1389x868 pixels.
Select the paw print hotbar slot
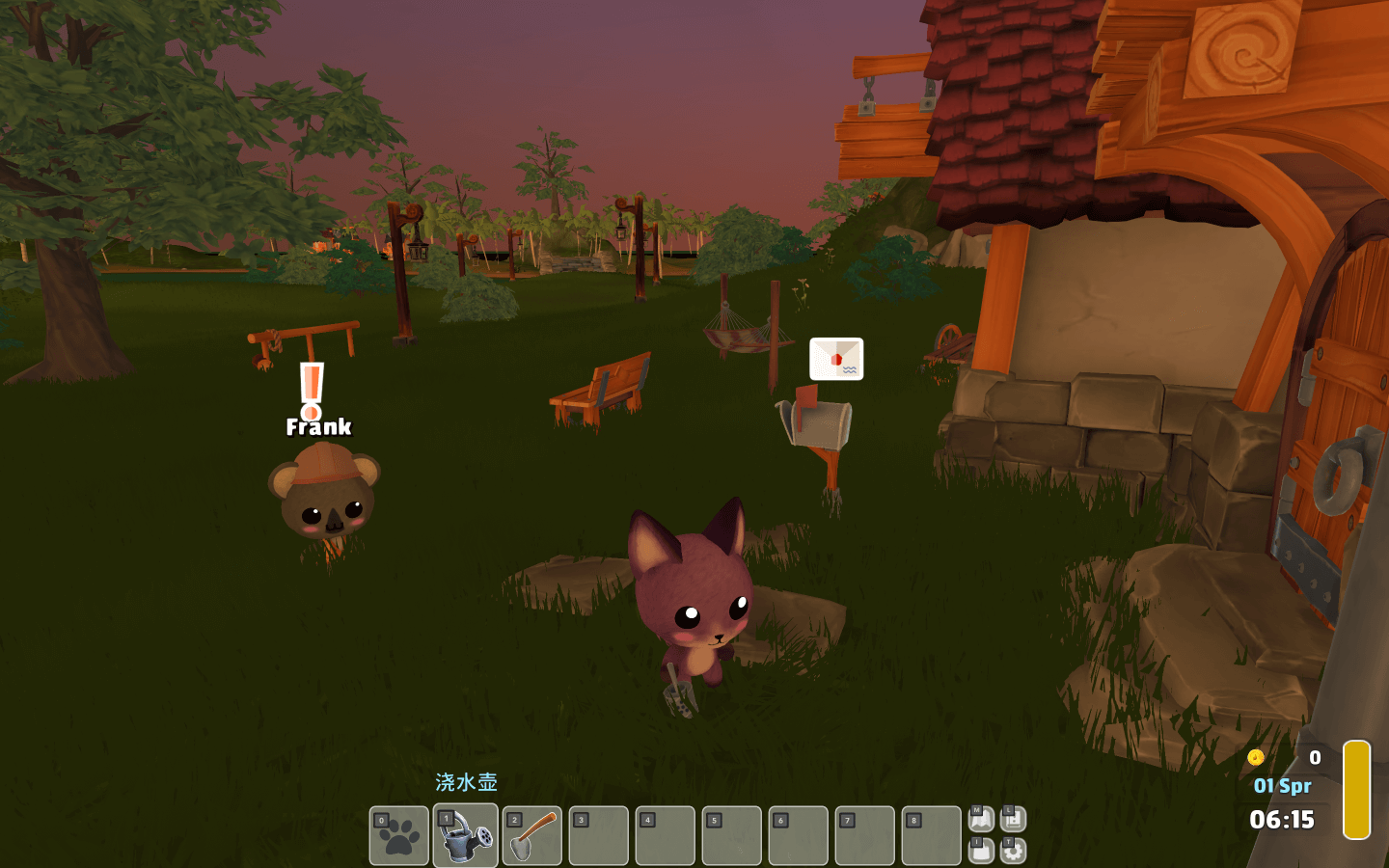pyautogui.click(x=398, y=836)
